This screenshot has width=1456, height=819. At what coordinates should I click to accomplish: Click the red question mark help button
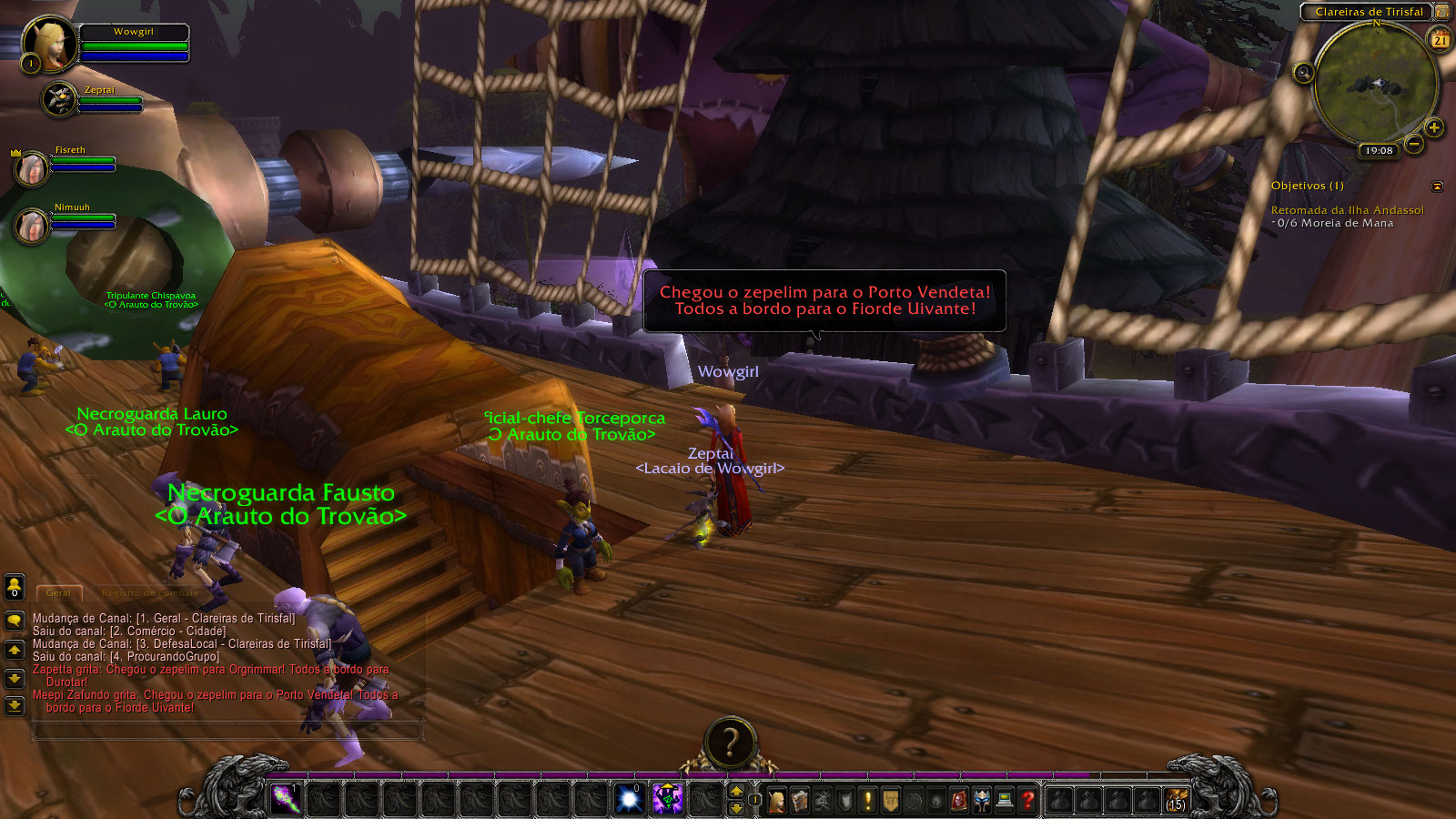point(1027,801)
